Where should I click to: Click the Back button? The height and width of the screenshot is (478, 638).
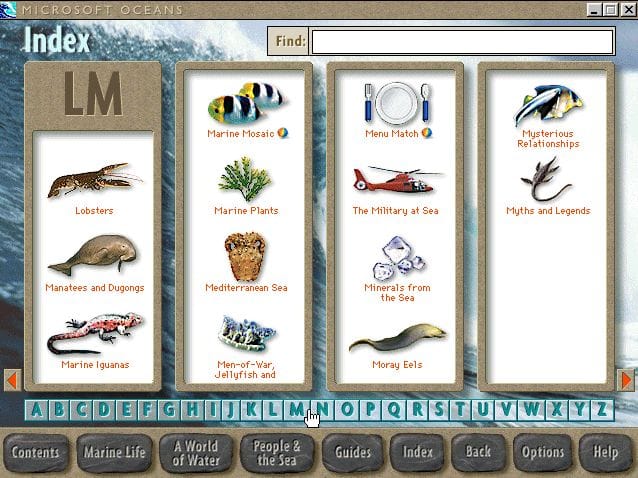click(478, 452)
